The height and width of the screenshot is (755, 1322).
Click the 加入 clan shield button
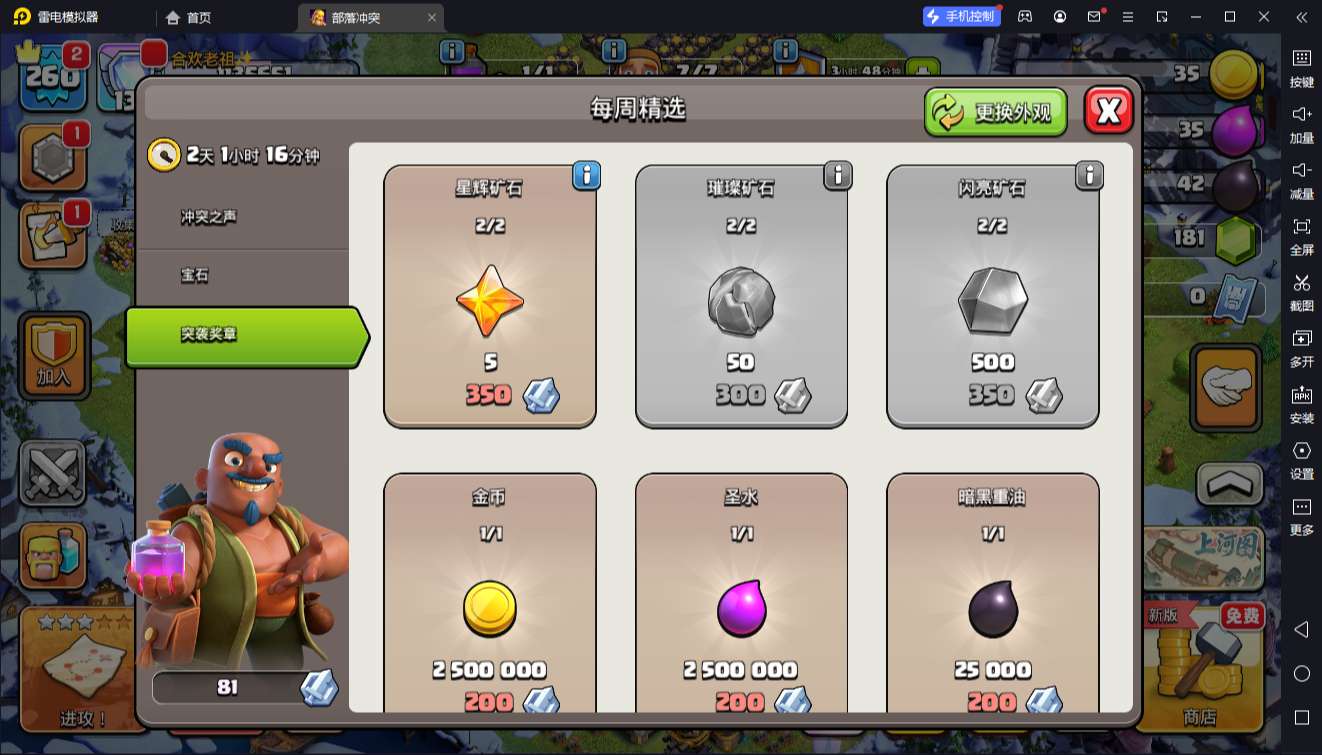coord(54,355)
